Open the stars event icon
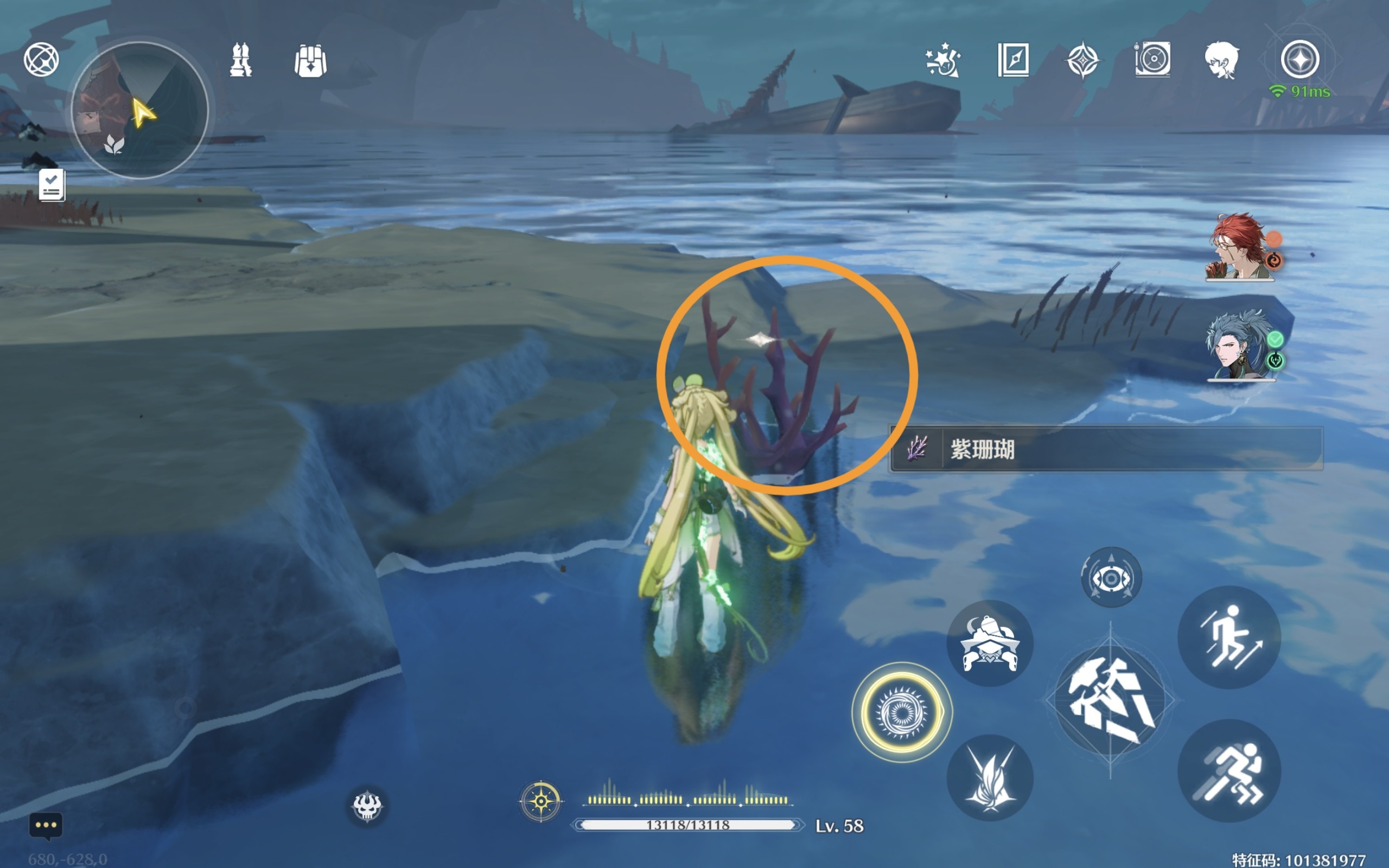Image resolution: width=1389 pixels, height=868 pixels. [x=942, y=60]
